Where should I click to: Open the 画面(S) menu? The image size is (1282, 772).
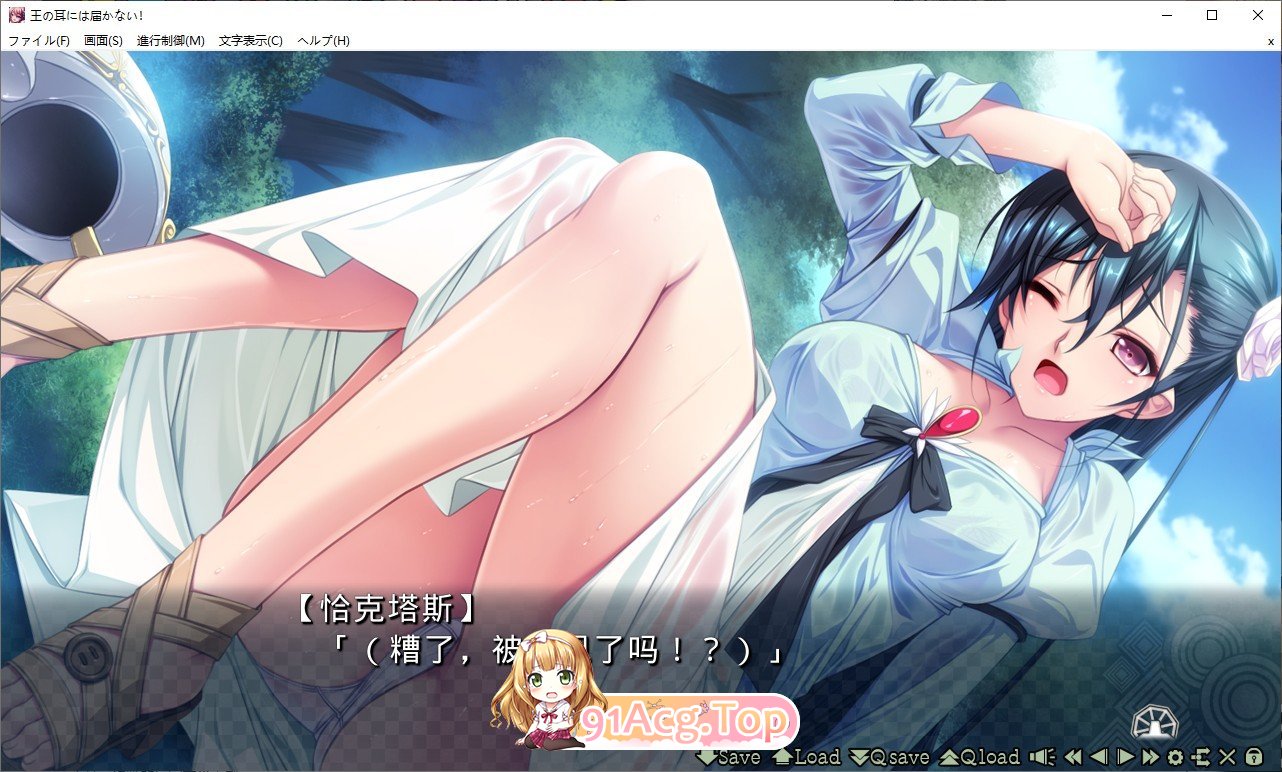104,41
